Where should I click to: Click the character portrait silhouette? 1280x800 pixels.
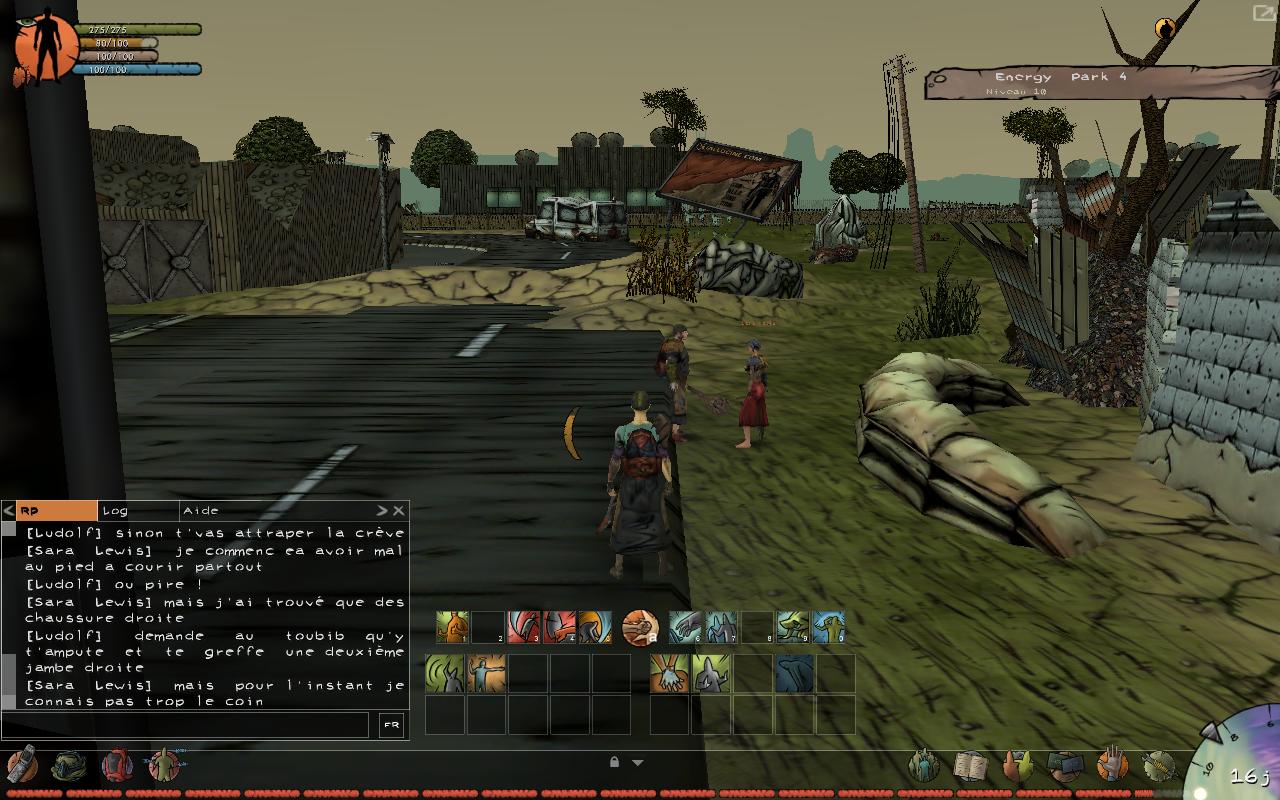pos(45,46)
